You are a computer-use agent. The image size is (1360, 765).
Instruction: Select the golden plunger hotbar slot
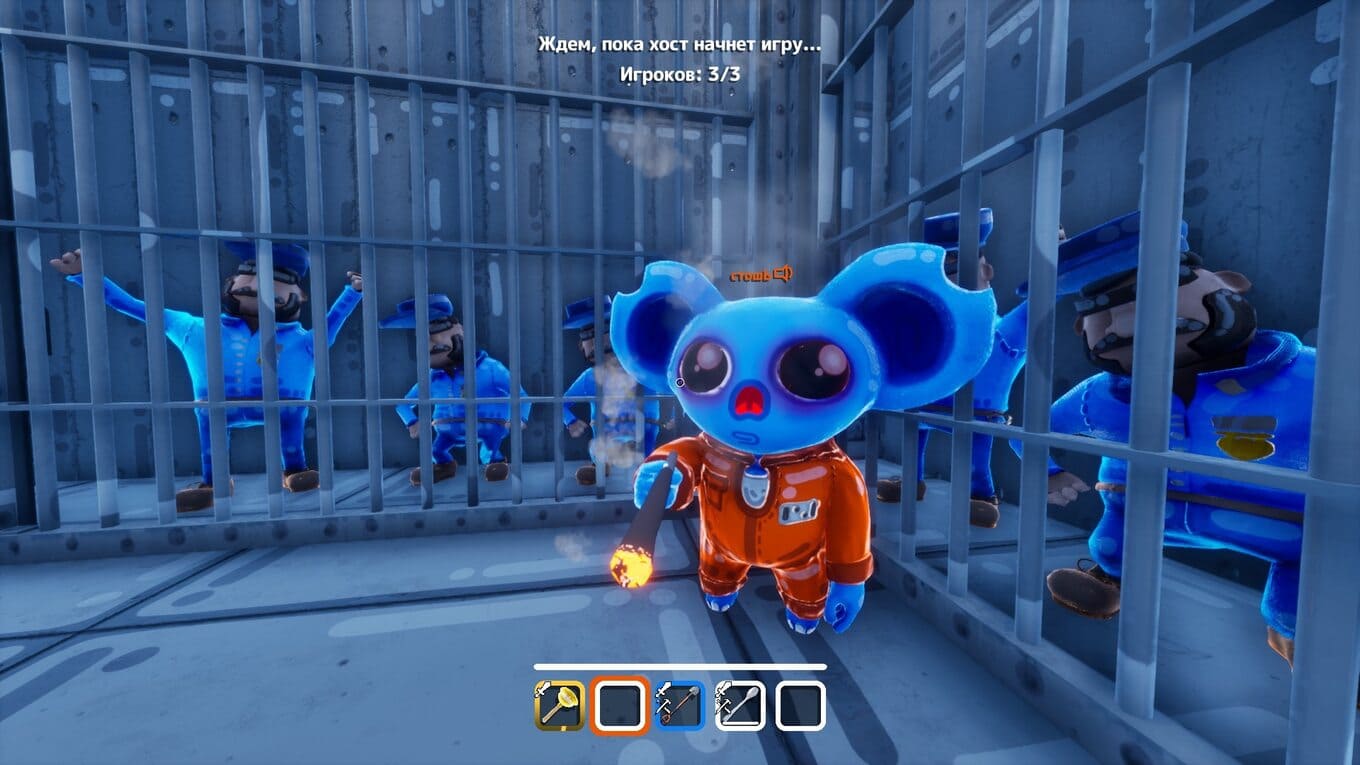559,706
